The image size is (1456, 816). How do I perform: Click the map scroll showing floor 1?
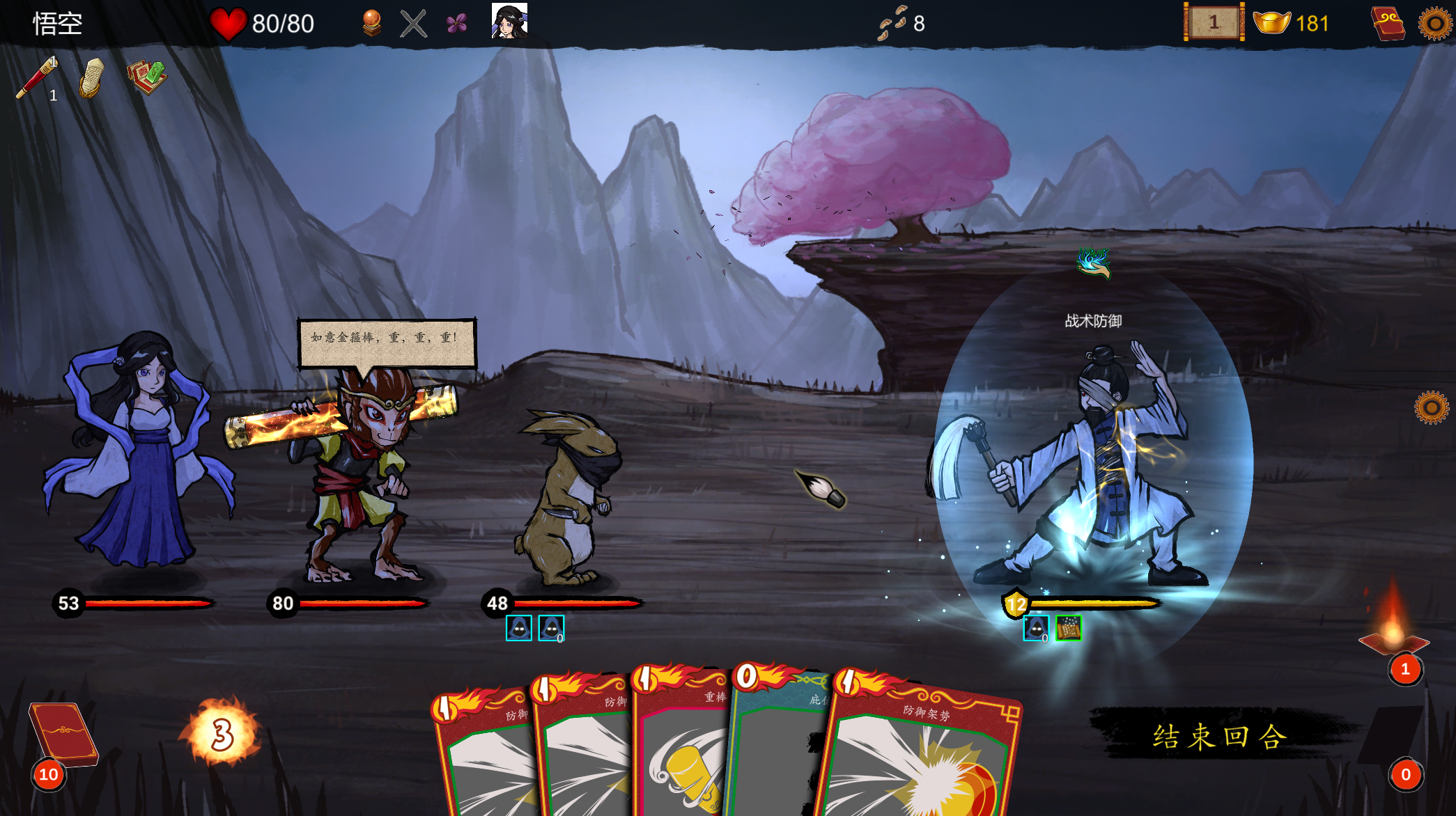click(x=1214, y=23)
